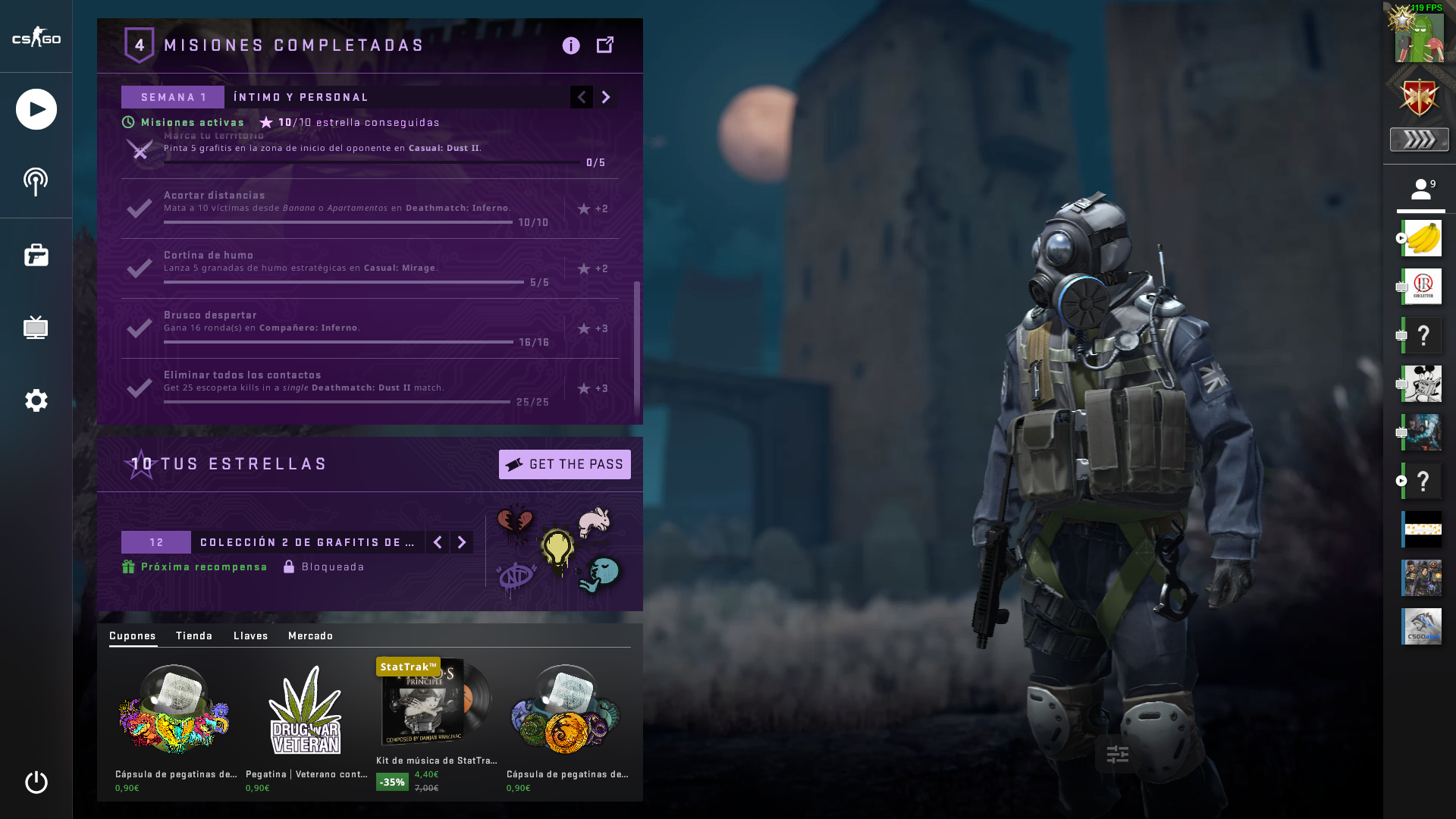
Task: Show next reward collection
Action: click(462, 542)
